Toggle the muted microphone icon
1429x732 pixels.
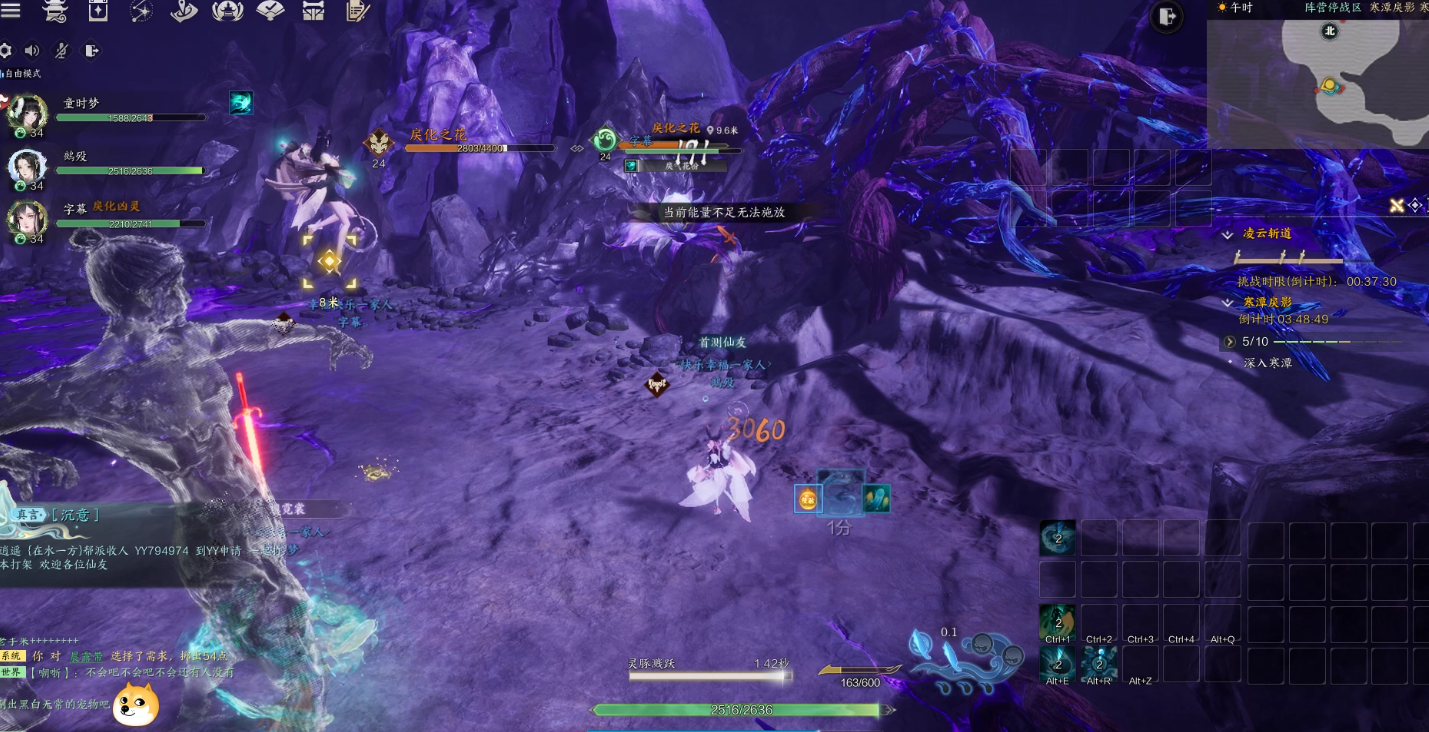click(61, 50)
